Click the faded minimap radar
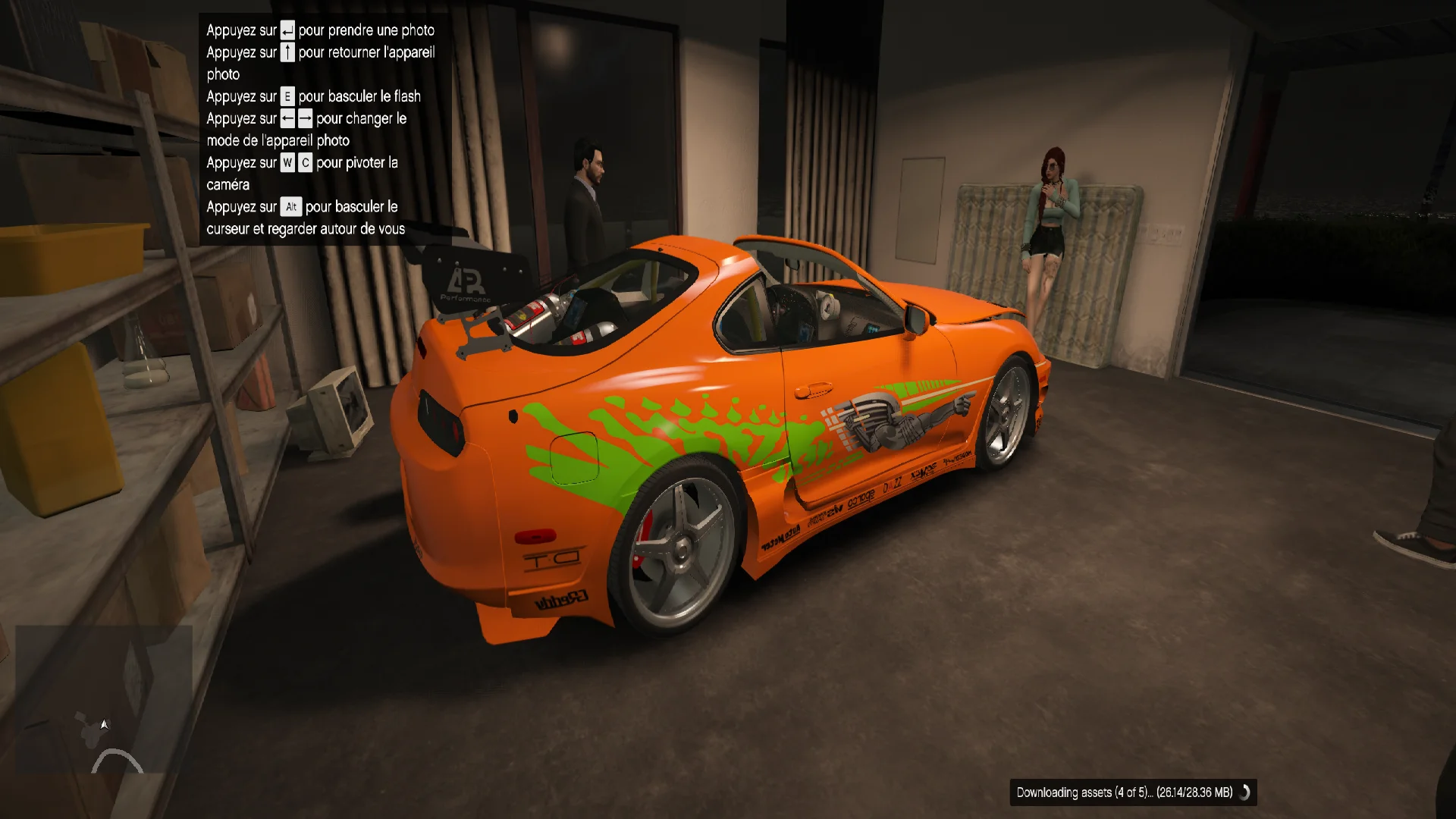 coord(104,698)
